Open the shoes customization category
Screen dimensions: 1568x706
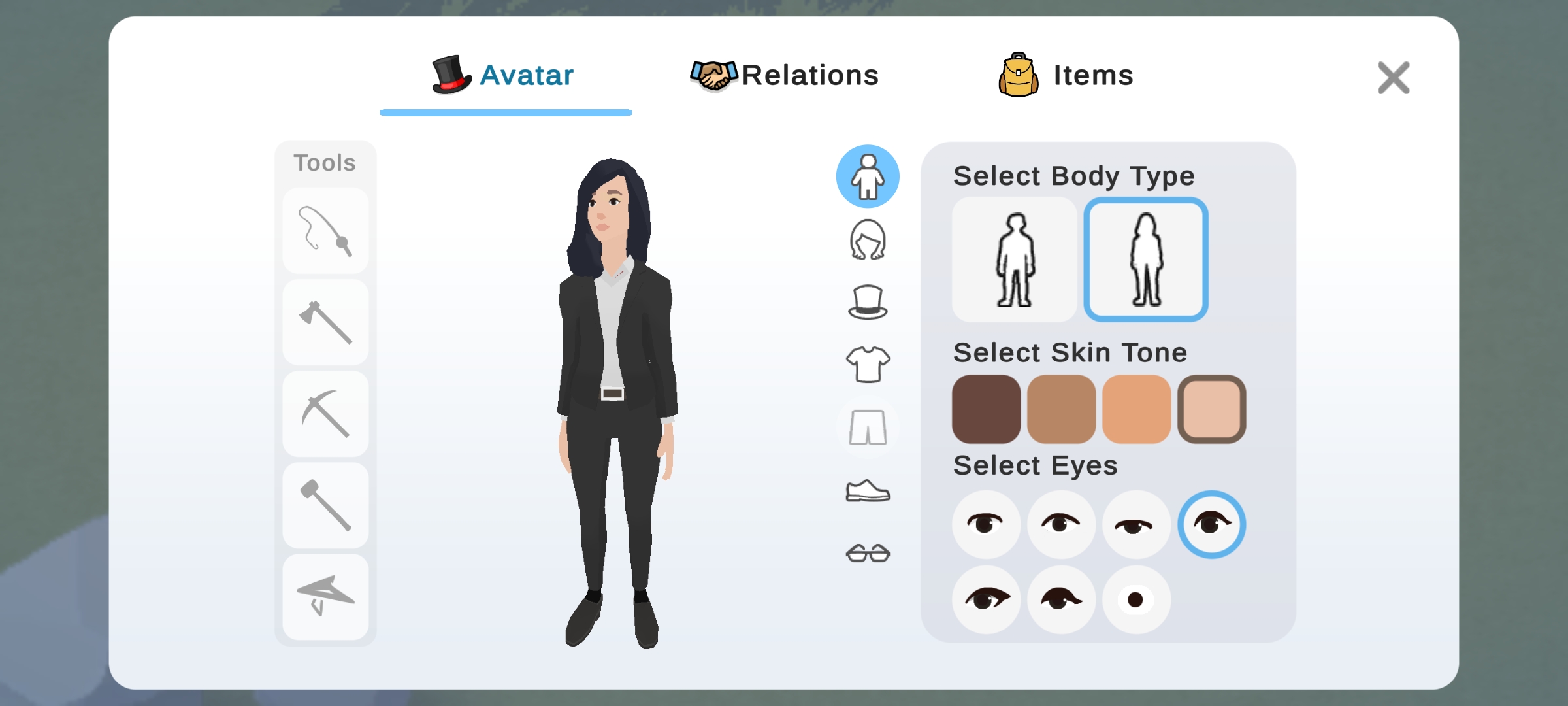click(868, 490)
